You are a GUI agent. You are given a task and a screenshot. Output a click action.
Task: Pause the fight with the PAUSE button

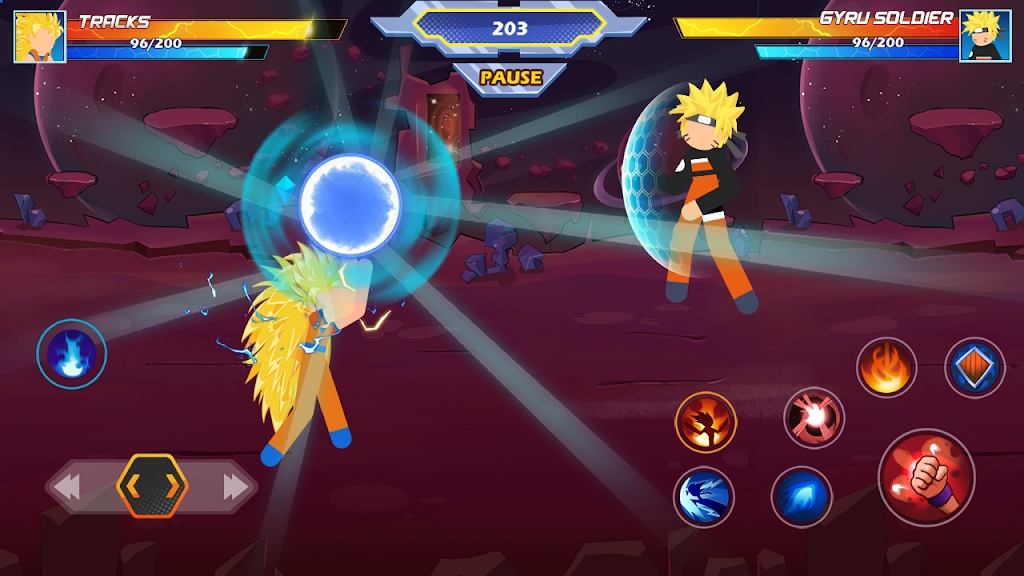510,77
